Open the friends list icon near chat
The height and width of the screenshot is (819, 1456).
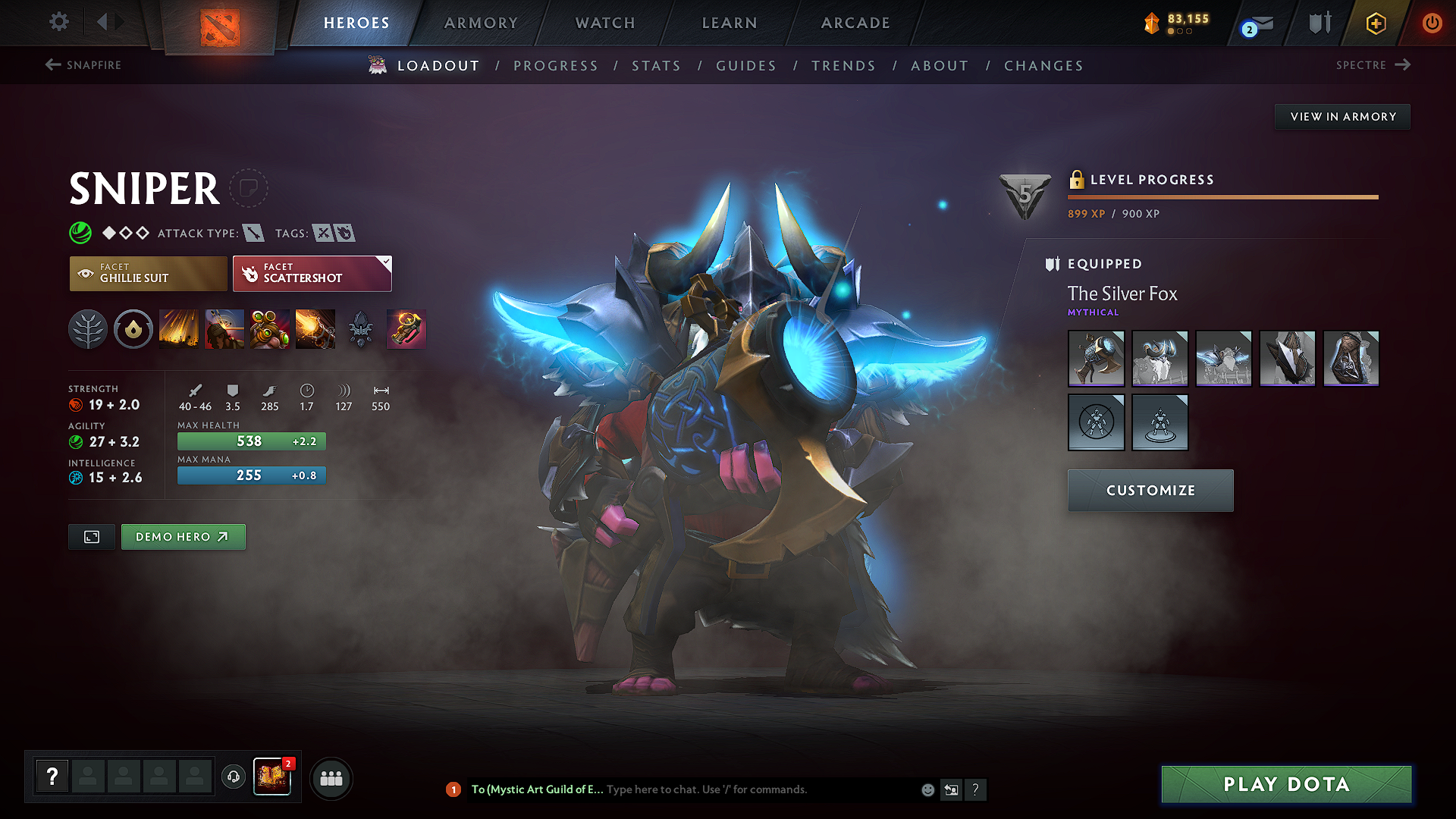[331, 778]
